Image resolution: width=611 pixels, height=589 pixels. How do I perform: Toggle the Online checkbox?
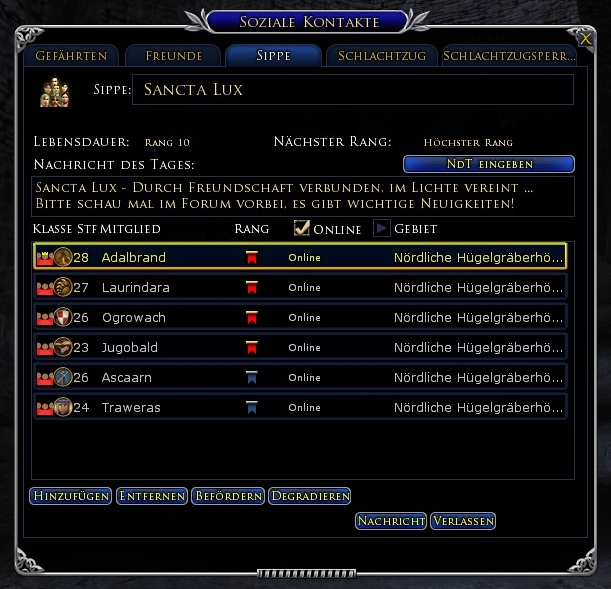click(301, 229)
